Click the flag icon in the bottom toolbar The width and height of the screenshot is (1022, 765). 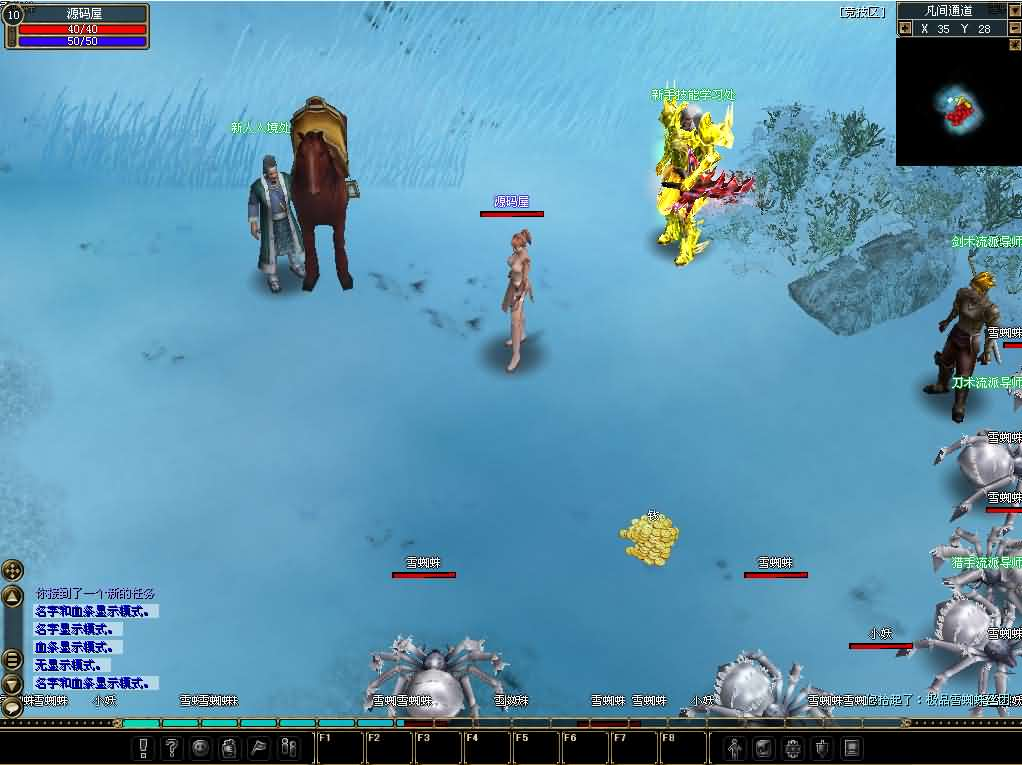tap(259, 747)
